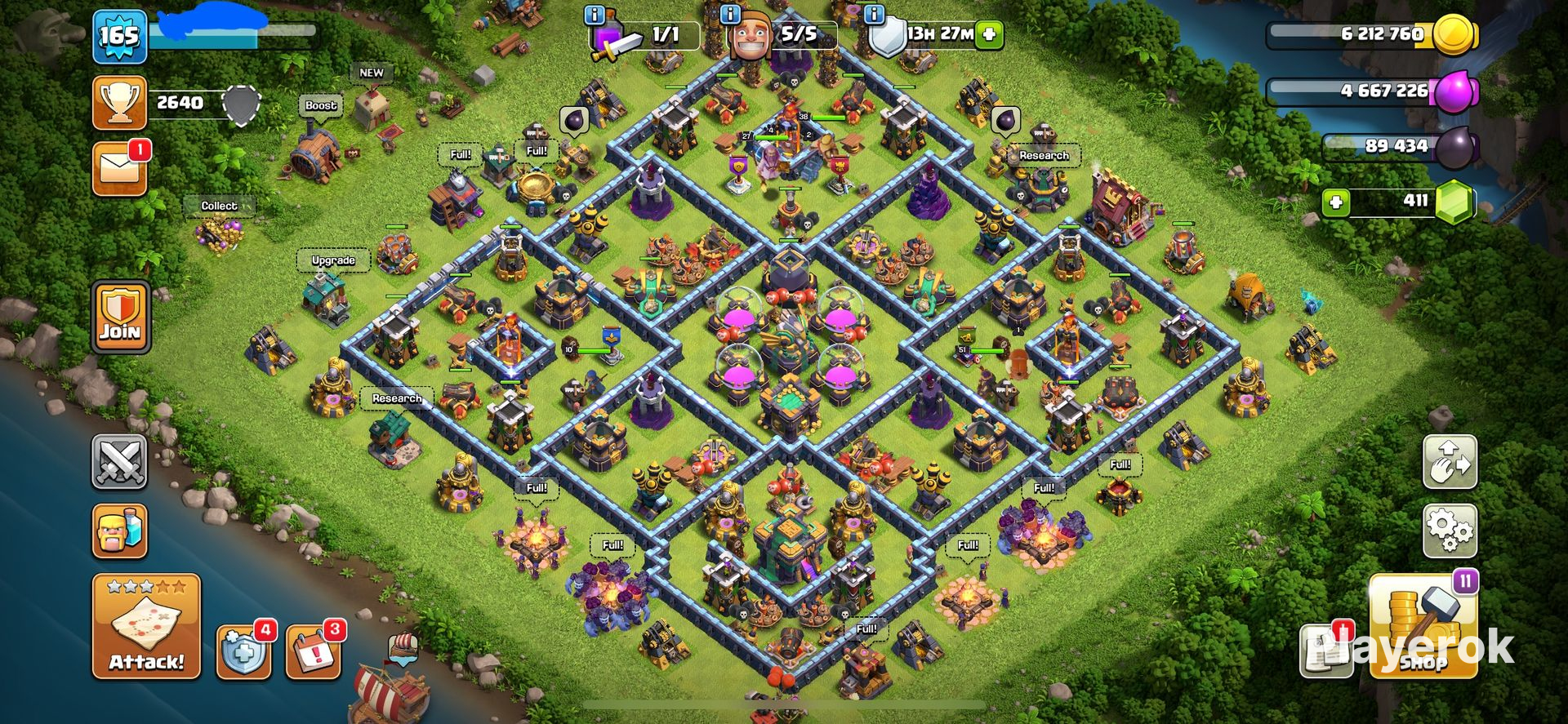Tap the experience level 165 badge

pos(119,37)
